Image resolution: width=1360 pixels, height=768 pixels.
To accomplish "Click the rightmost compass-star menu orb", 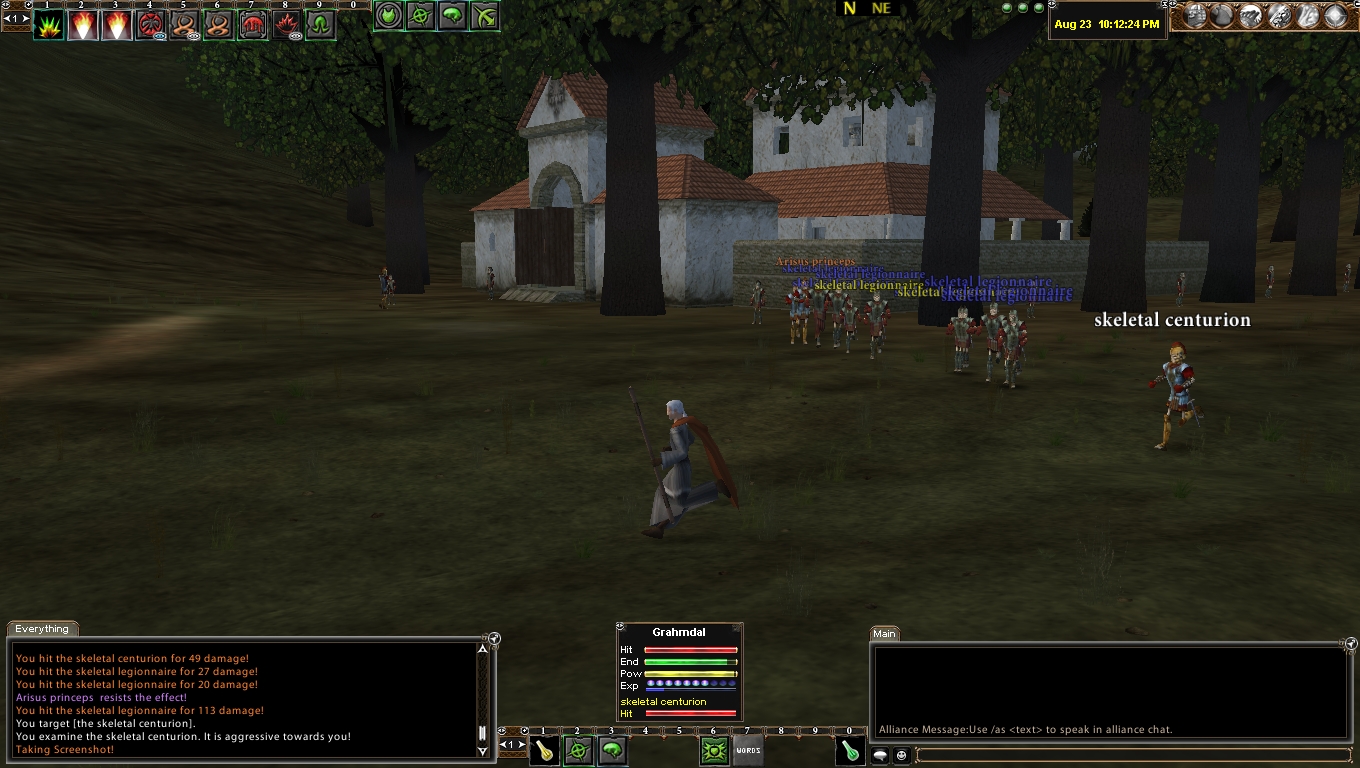I will tap(1335, 16).
